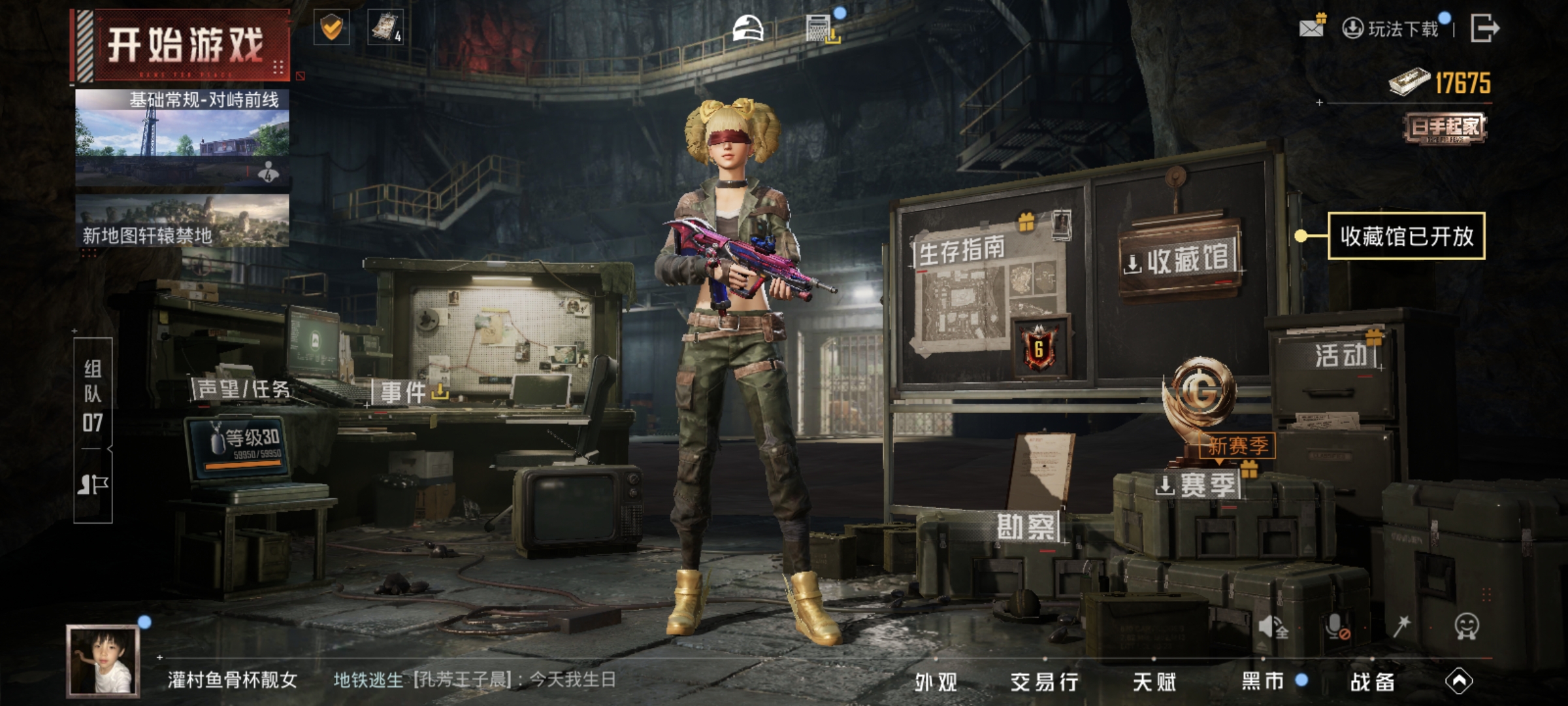
Task: Open the 活动 activities drawer
Action: tap(1341, 356)
